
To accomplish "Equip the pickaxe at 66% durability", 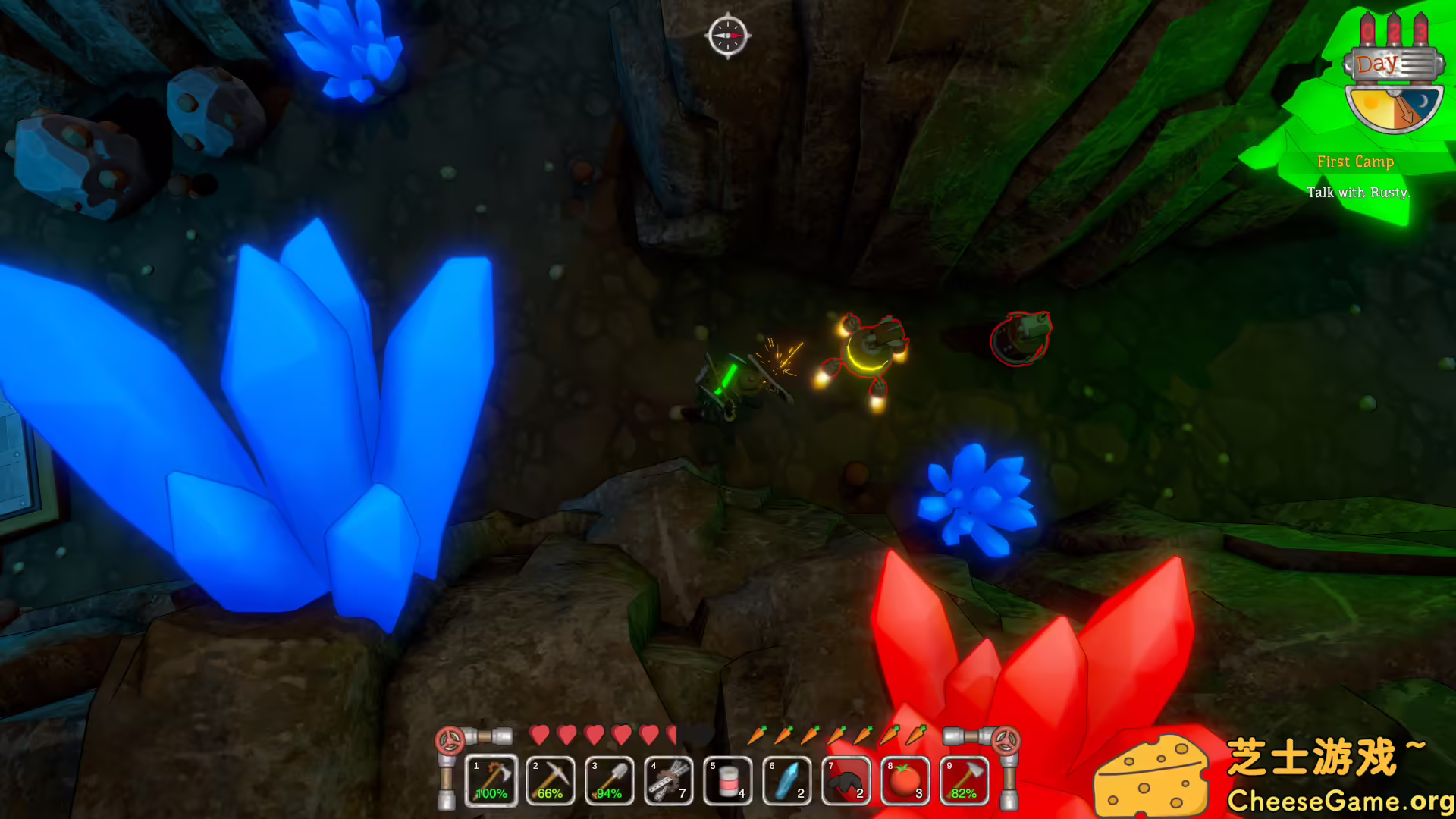I will pyautogui.click(x=551, y=780).
